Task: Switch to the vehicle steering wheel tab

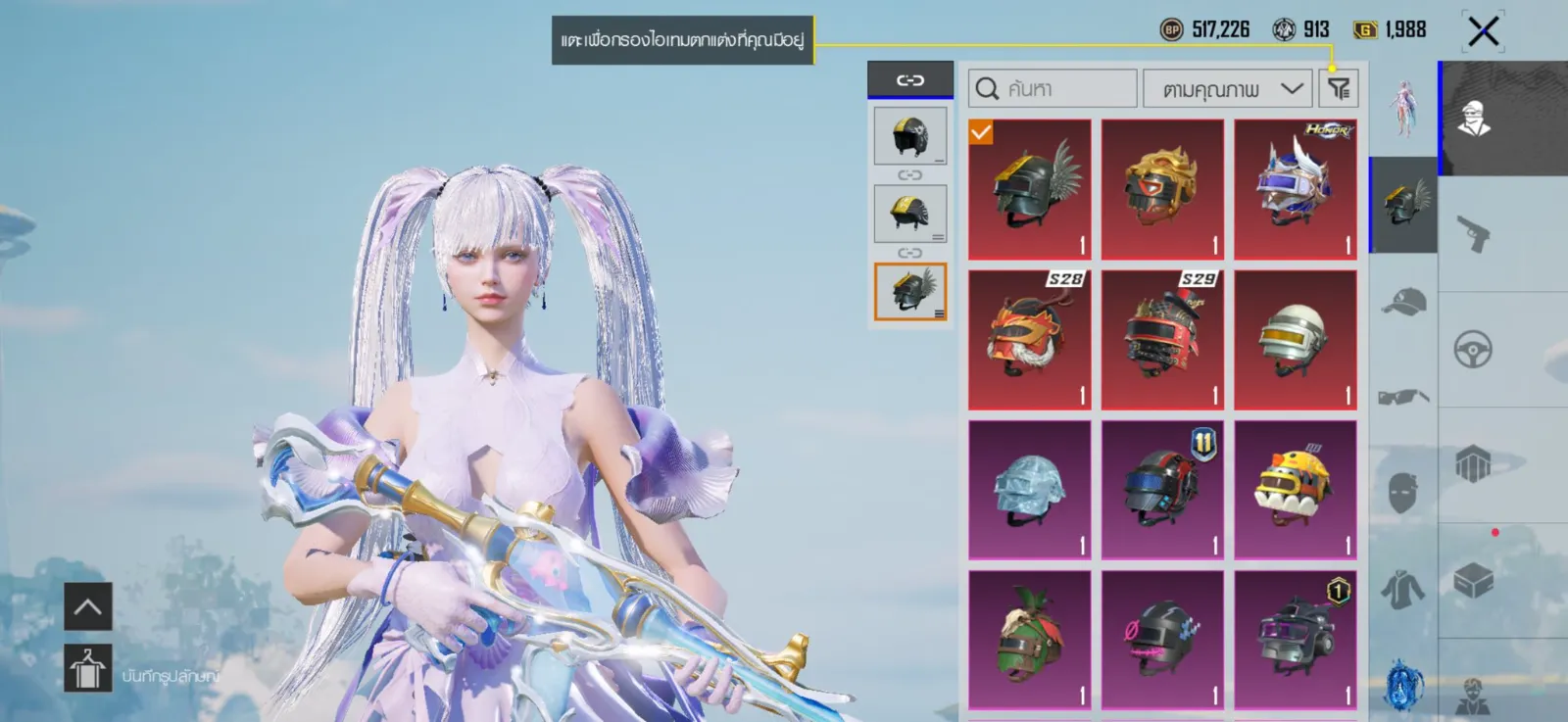Action: pos(1473,350)
